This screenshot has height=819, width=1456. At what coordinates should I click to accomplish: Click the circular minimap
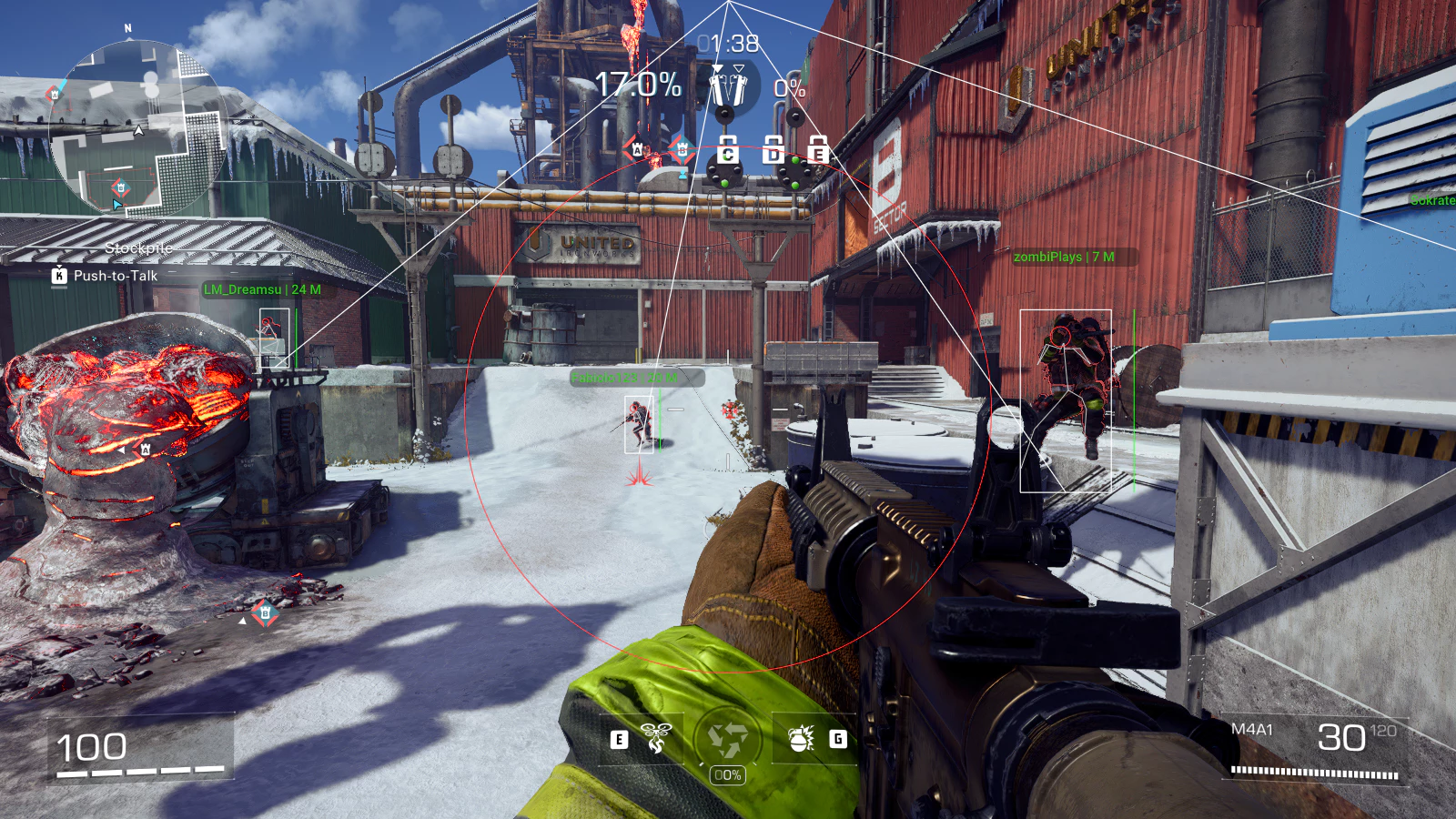click(138, 127)
